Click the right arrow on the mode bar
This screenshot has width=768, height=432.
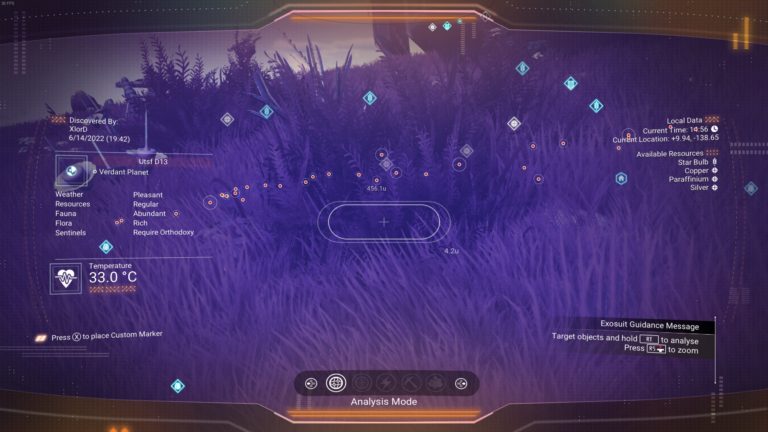coord(461,383)
